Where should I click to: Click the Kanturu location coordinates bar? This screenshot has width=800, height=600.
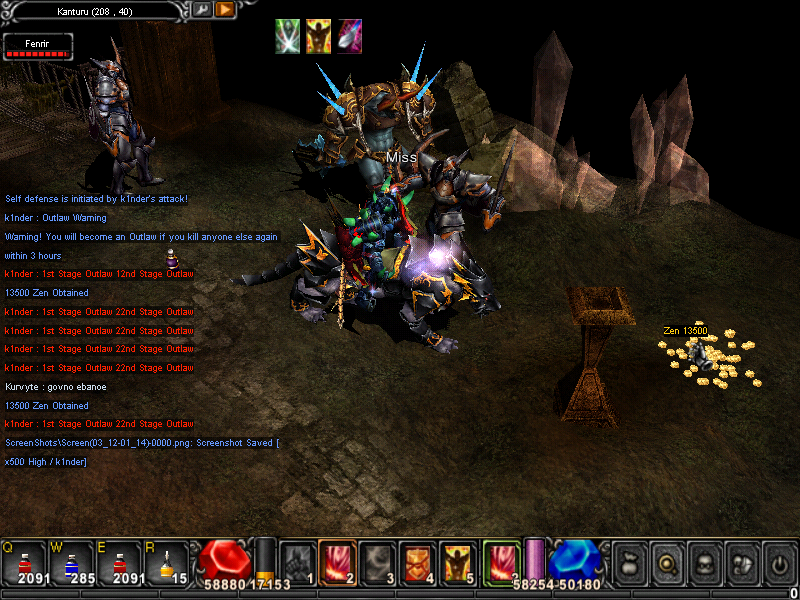[96, 9]
